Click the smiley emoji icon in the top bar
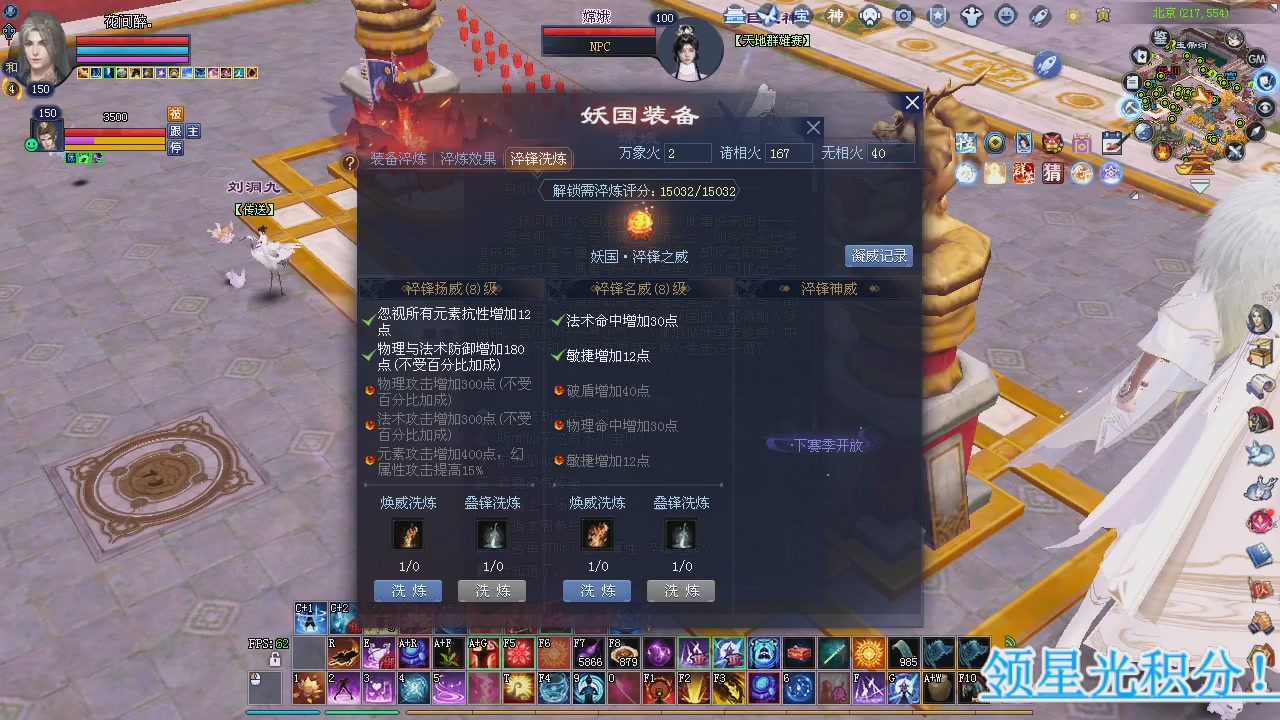 (1003, 15)
